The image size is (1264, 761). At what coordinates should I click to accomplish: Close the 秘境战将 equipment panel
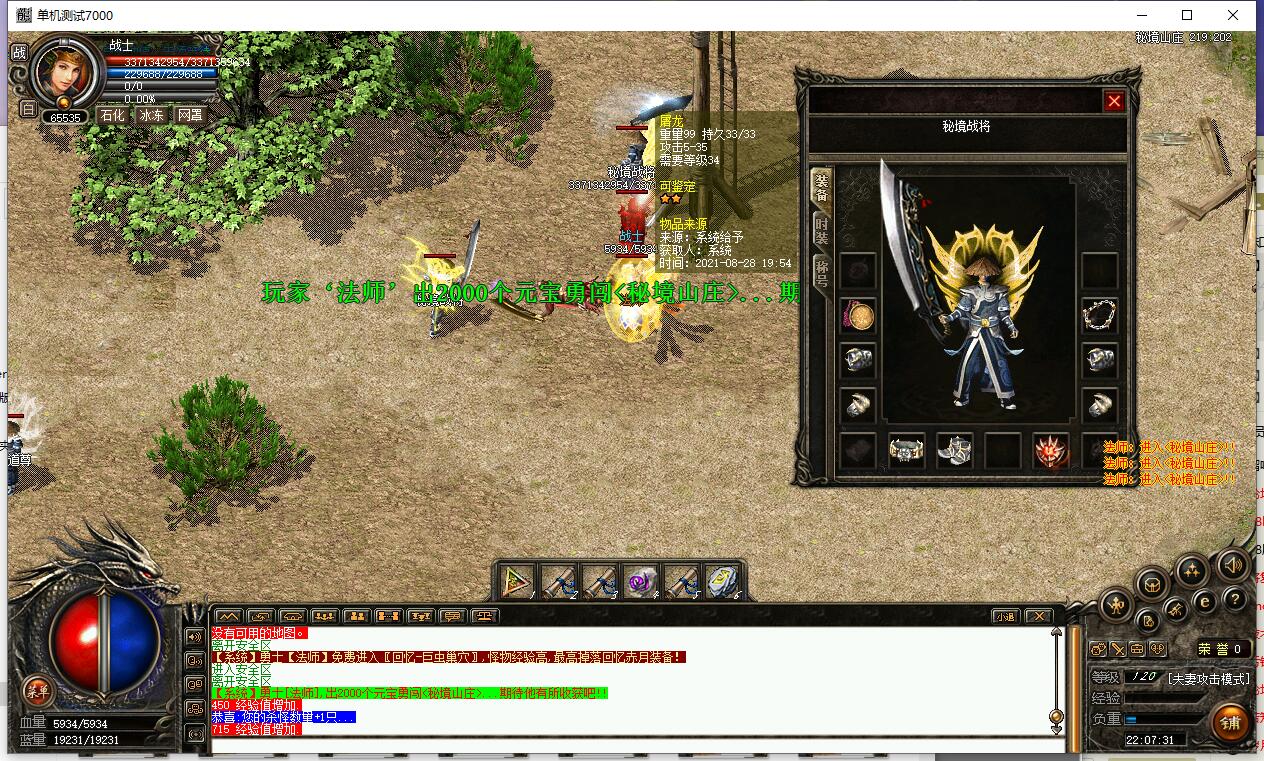1114,101
